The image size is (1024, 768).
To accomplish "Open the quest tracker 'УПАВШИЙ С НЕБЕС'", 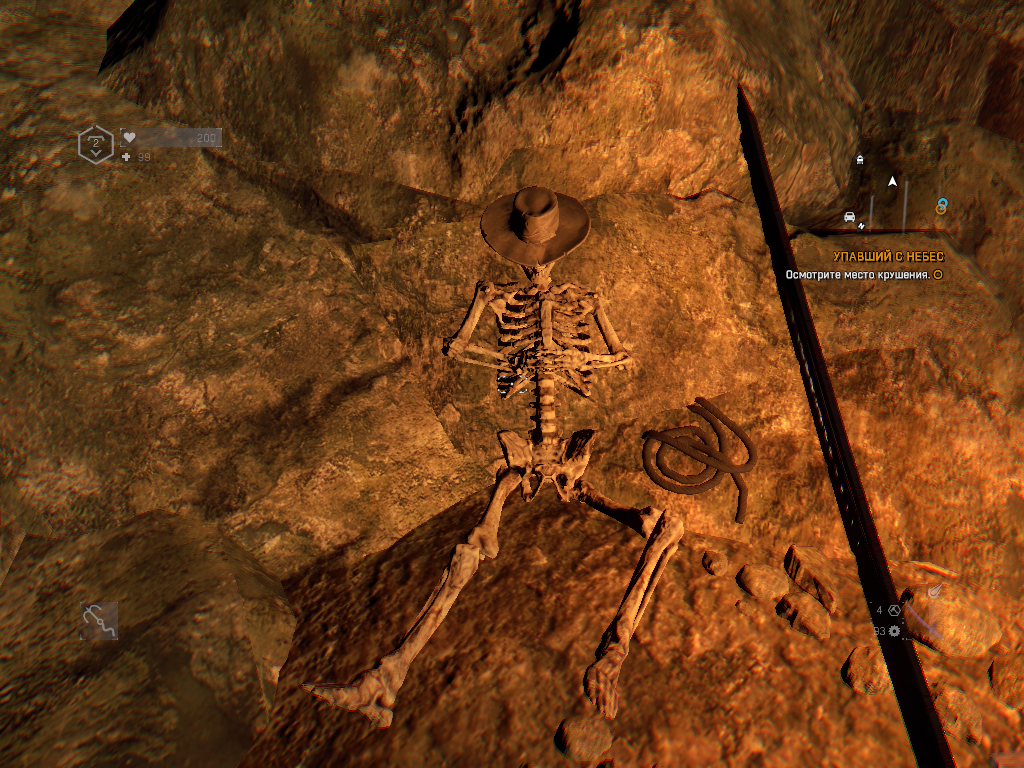I will pyautogui.click(x=888, y=257).
